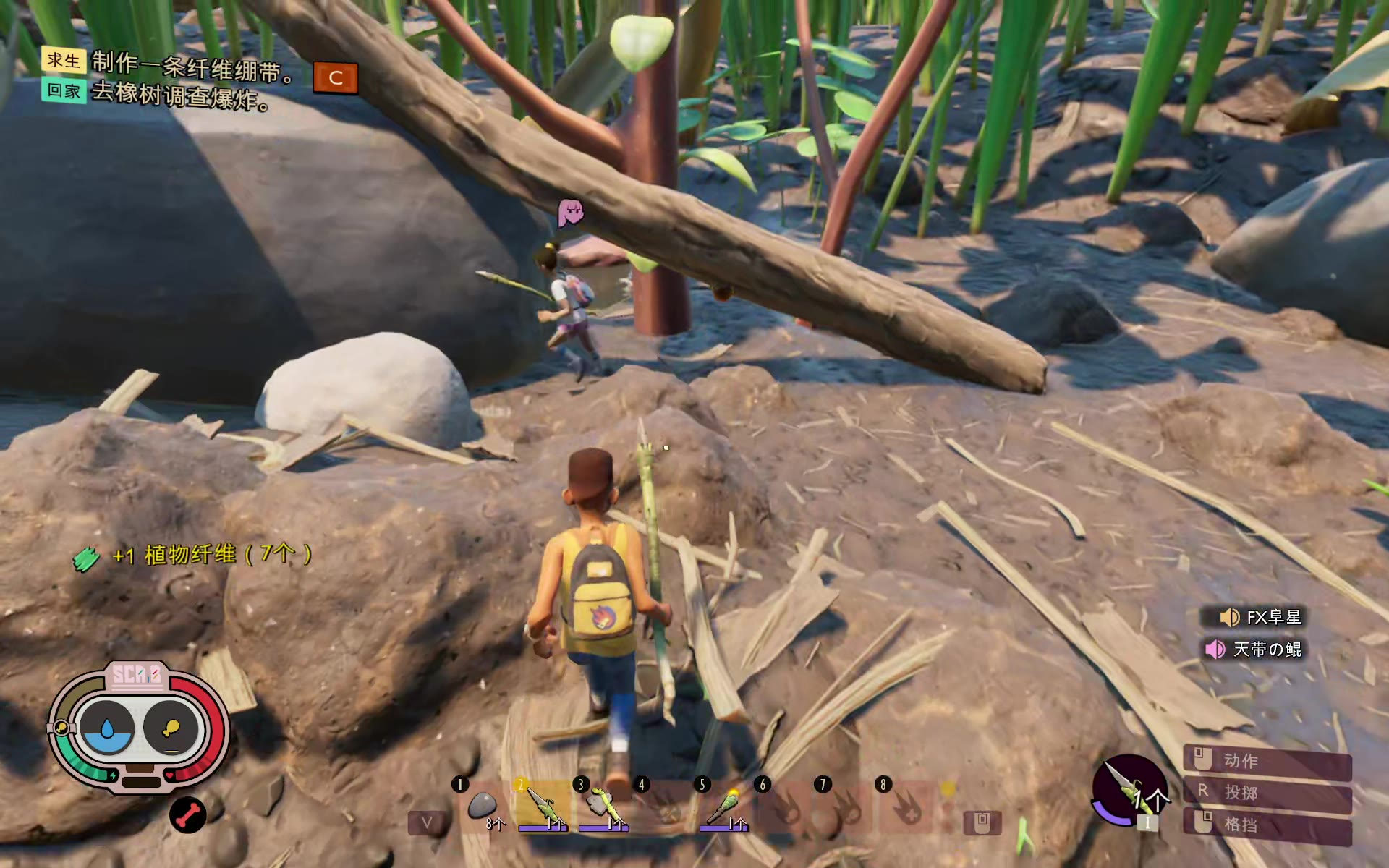Screen dimensions: 1389x868
Task: Select the highlighted spear in hotbar slot 2
Action: coord(541,806)
